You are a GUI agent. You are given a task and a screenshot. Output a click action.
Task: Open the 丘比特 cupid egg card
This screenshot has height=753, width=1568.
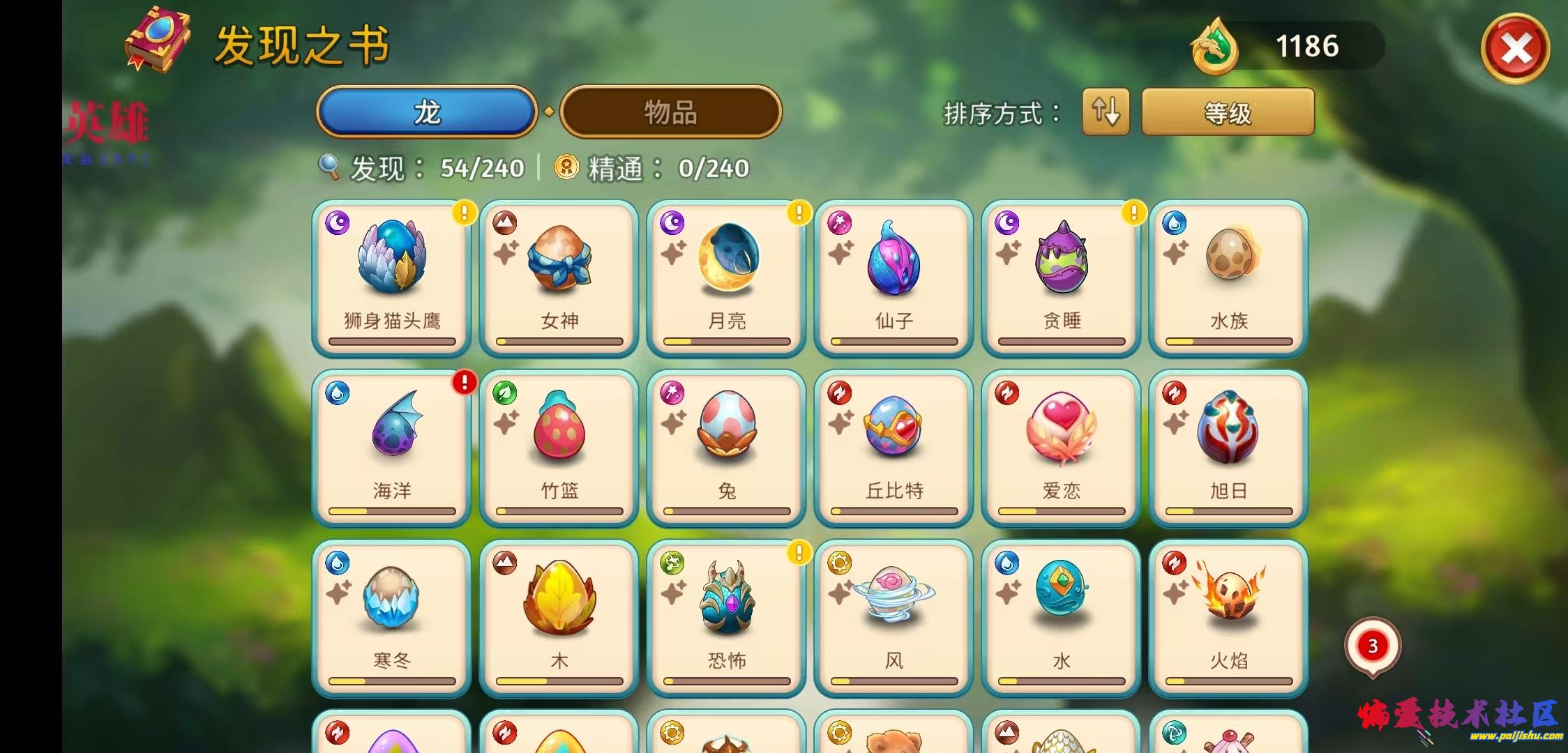click(x=894, y=448)
